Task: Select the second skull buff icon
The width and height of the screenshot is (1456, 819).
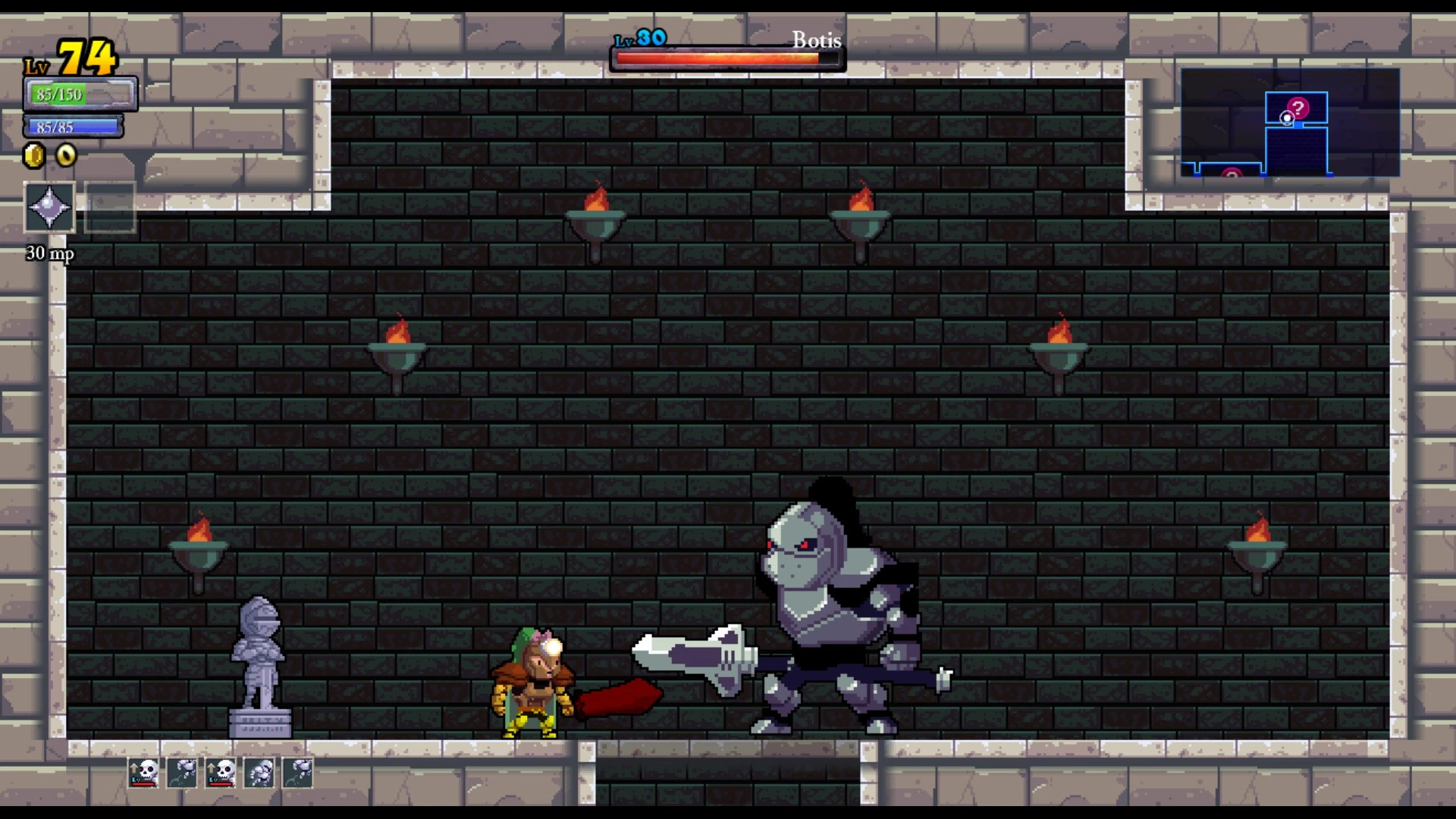Action: (220, 773)
